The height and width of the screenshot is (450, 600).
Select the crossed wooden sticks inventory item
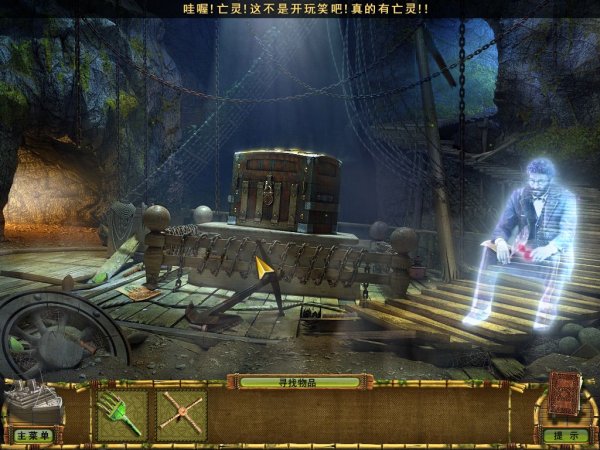(x=181, y=415)
